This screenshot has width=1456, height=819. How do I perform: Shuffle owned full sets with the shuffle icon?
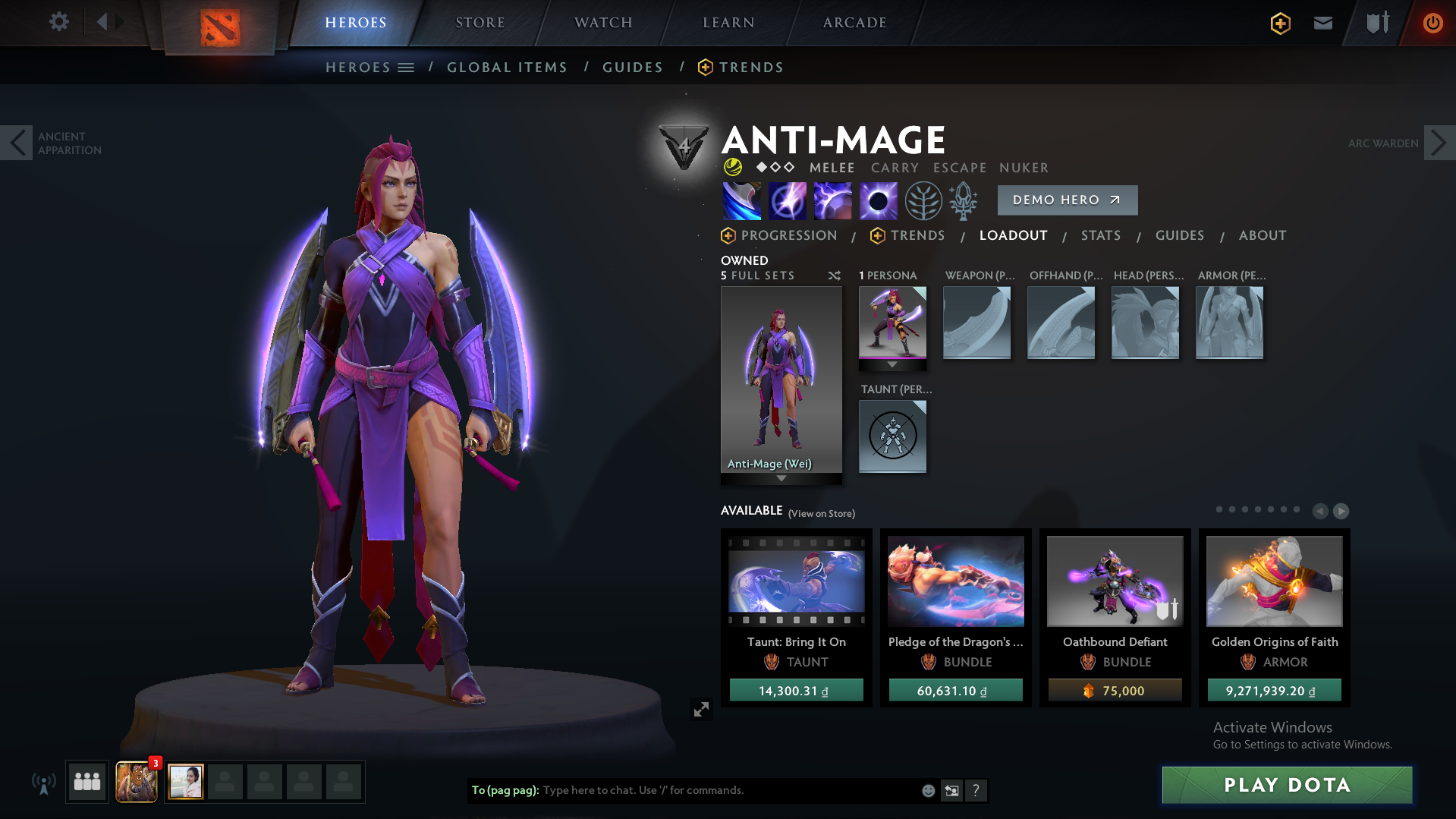tap(834, 276)
